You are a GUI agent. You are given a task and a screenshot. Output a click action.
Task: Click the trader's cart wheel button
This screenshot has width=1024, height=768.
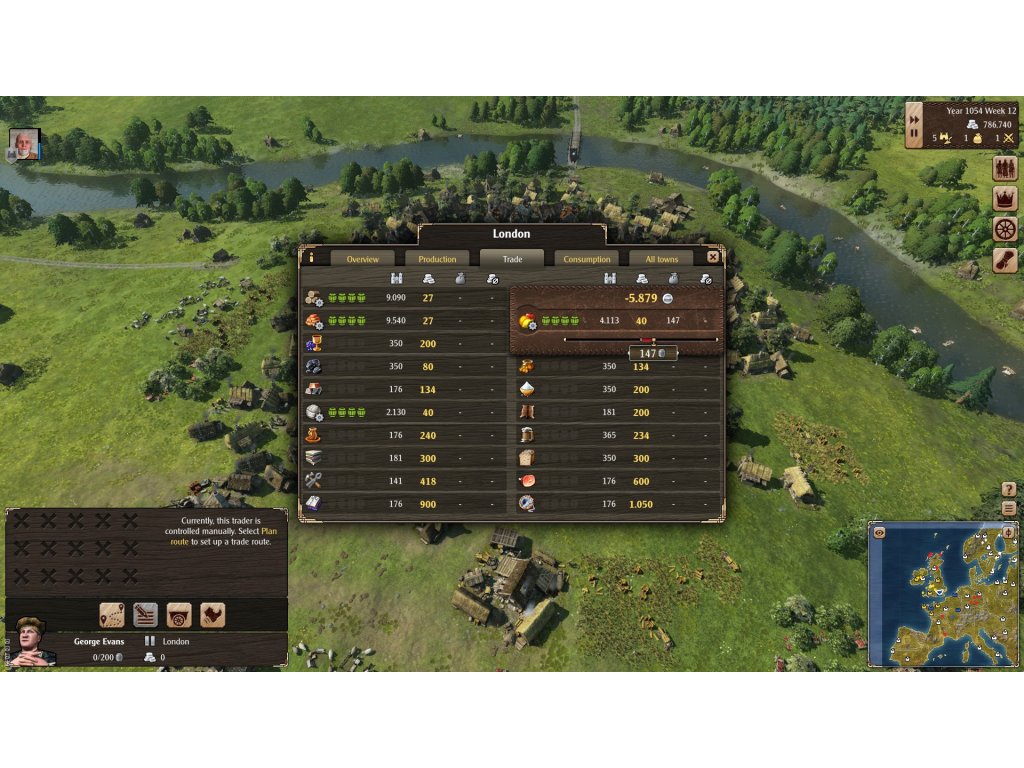pos(179,615)
